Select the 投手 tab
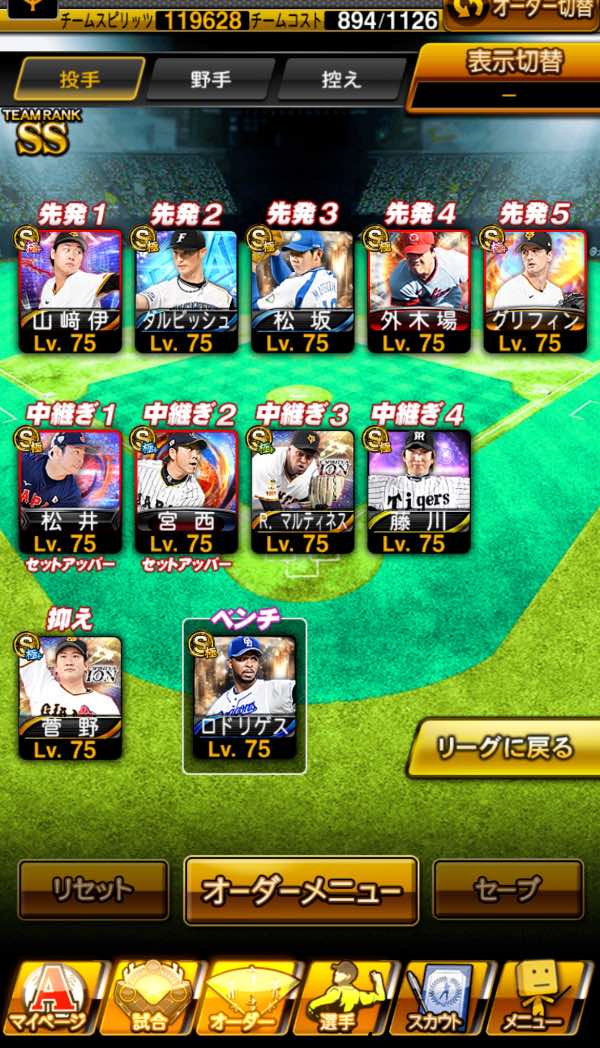 click(x=80, y=79)
